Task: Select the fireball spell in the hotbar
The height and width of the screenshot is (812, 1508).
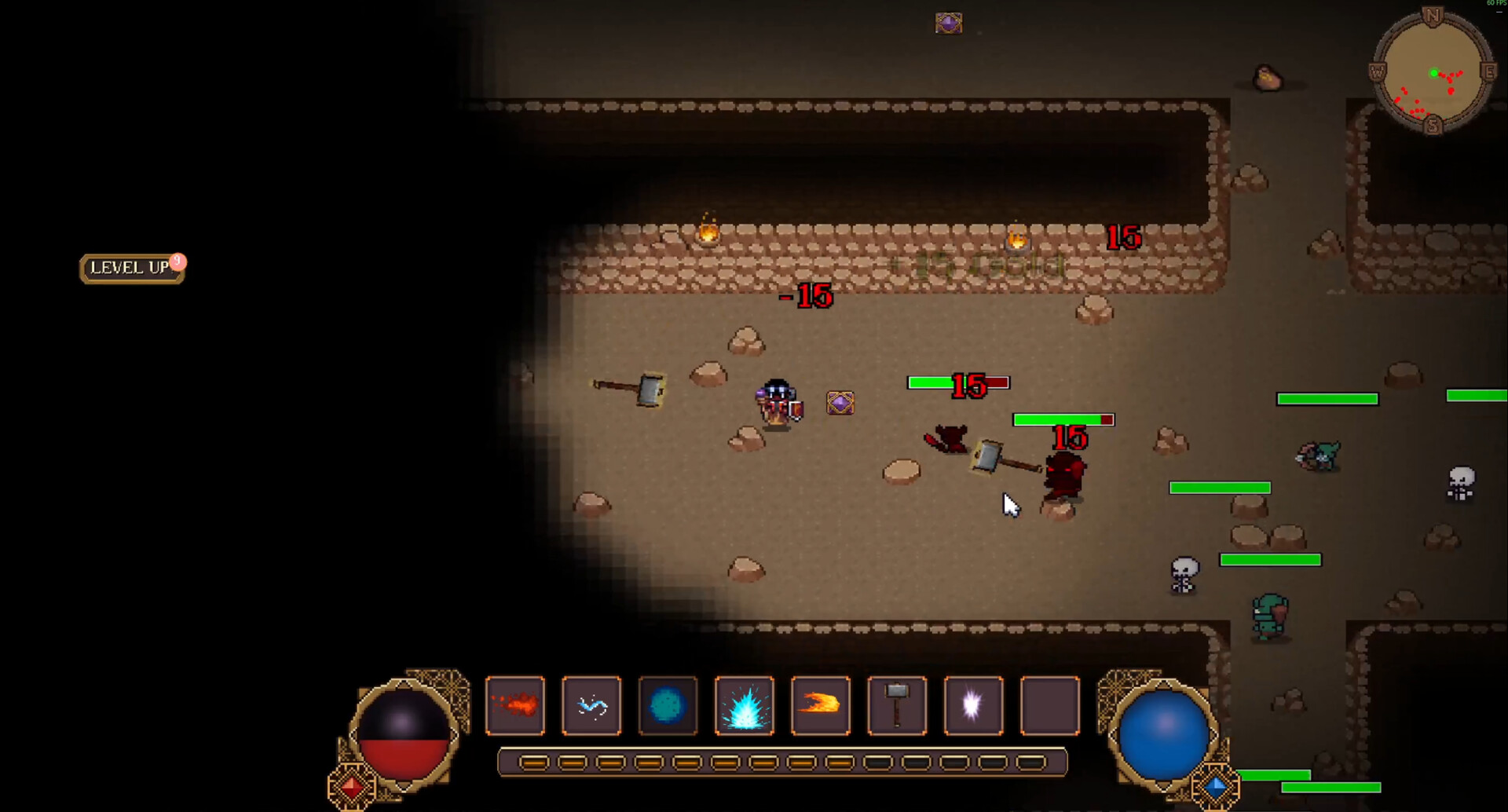Action: [x=515, y=705]
